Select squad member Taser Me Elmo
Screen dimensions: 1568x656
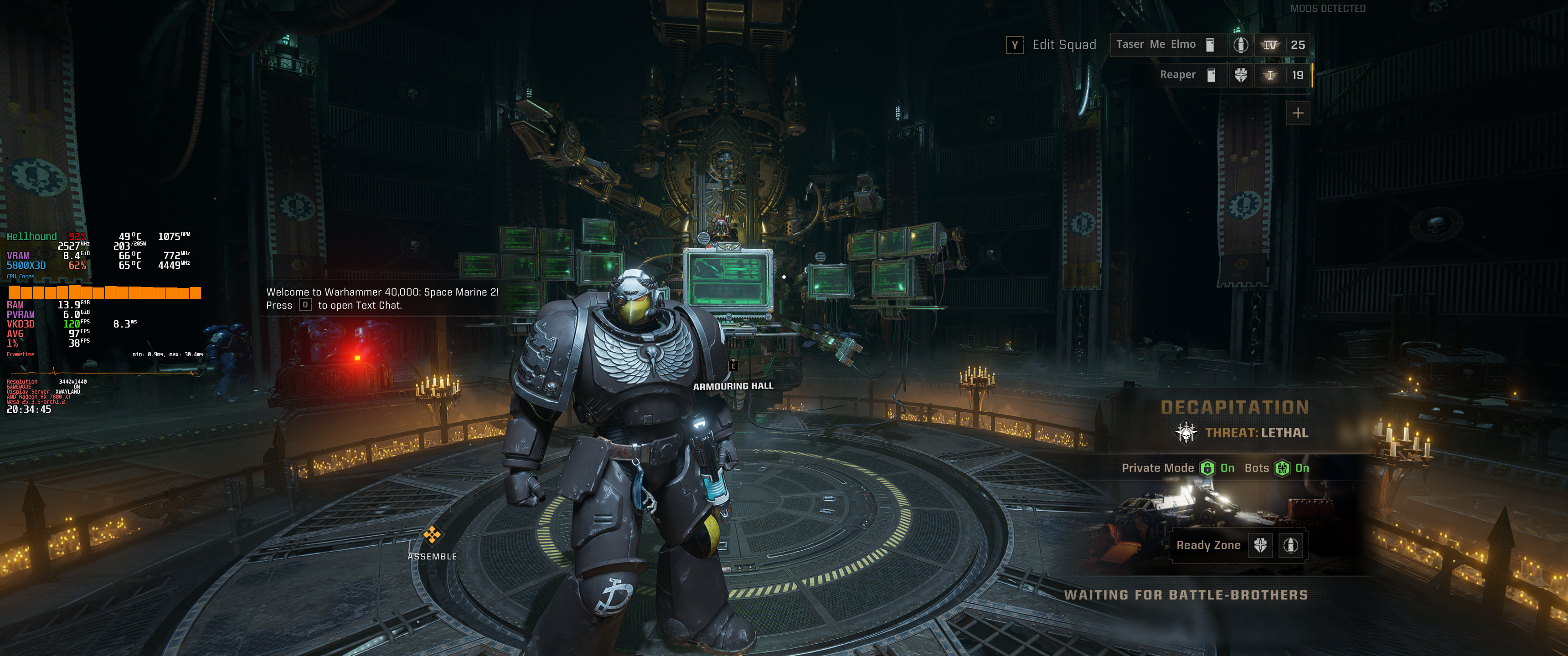(x=1155, y=45)
